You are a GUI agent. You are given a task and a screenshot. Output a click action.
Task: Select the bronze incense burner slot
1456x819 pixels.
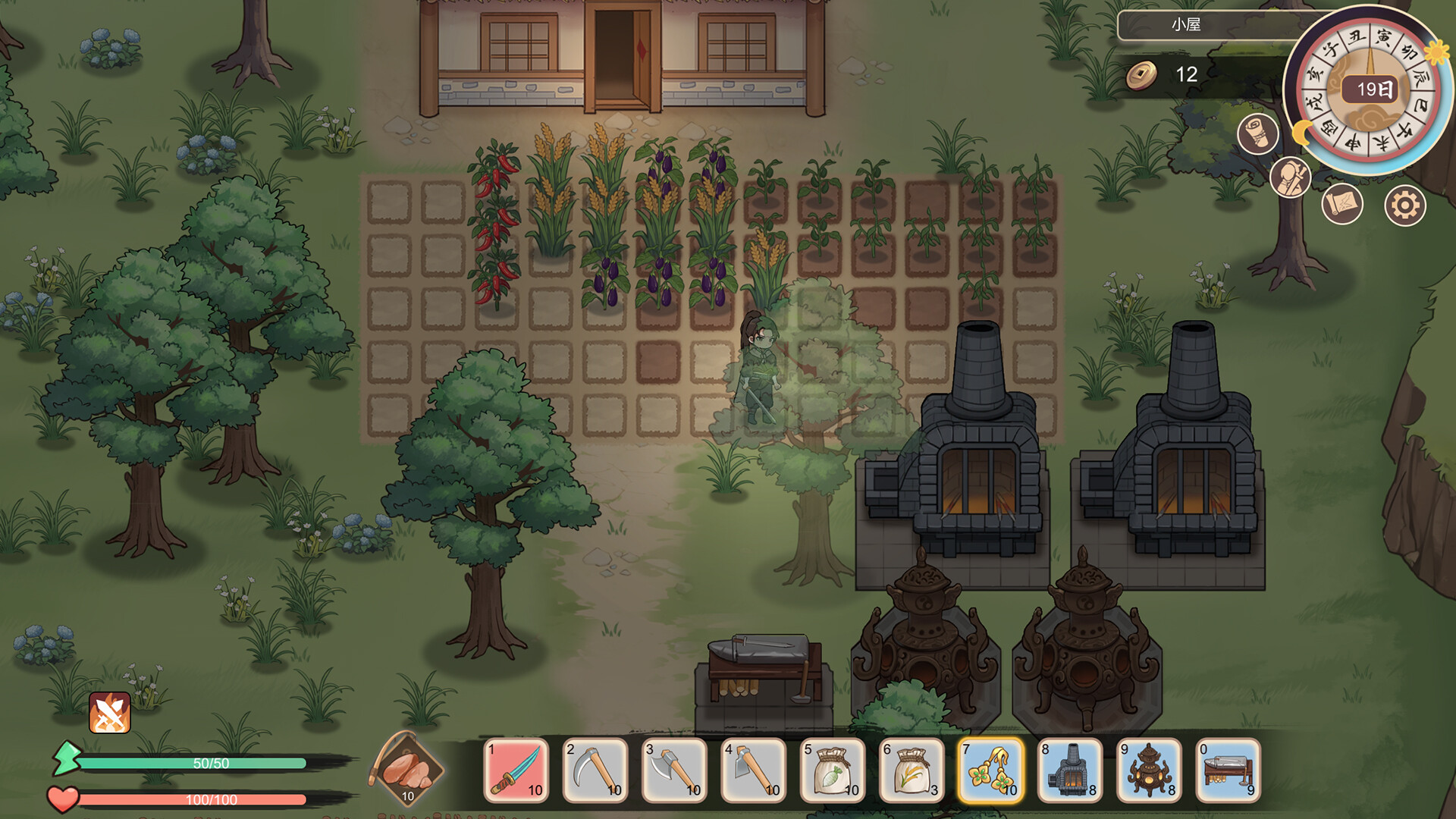click(x=1150, y=770)
